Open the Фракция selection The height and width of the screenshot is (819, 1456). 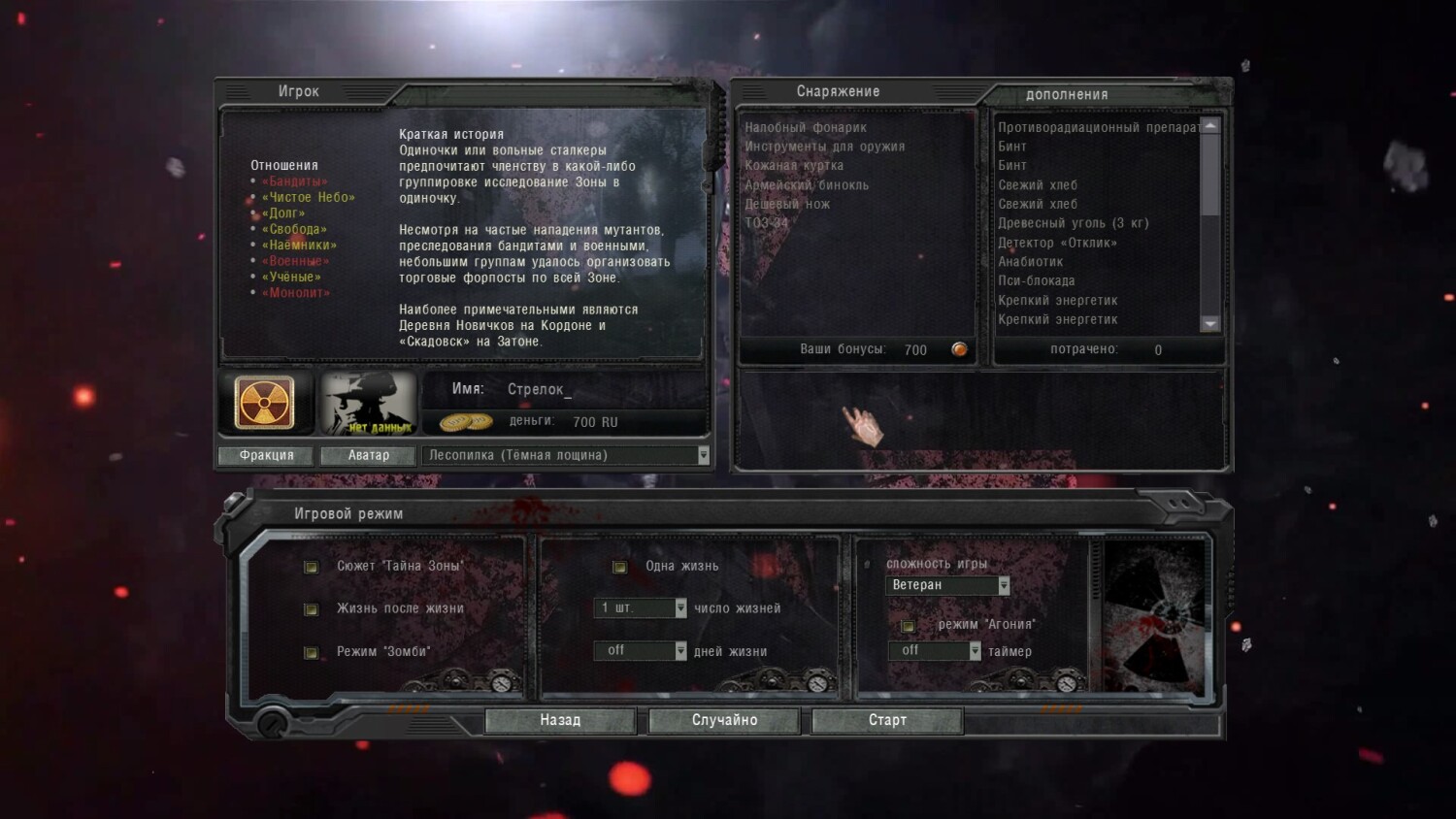[x=266, y=455]
